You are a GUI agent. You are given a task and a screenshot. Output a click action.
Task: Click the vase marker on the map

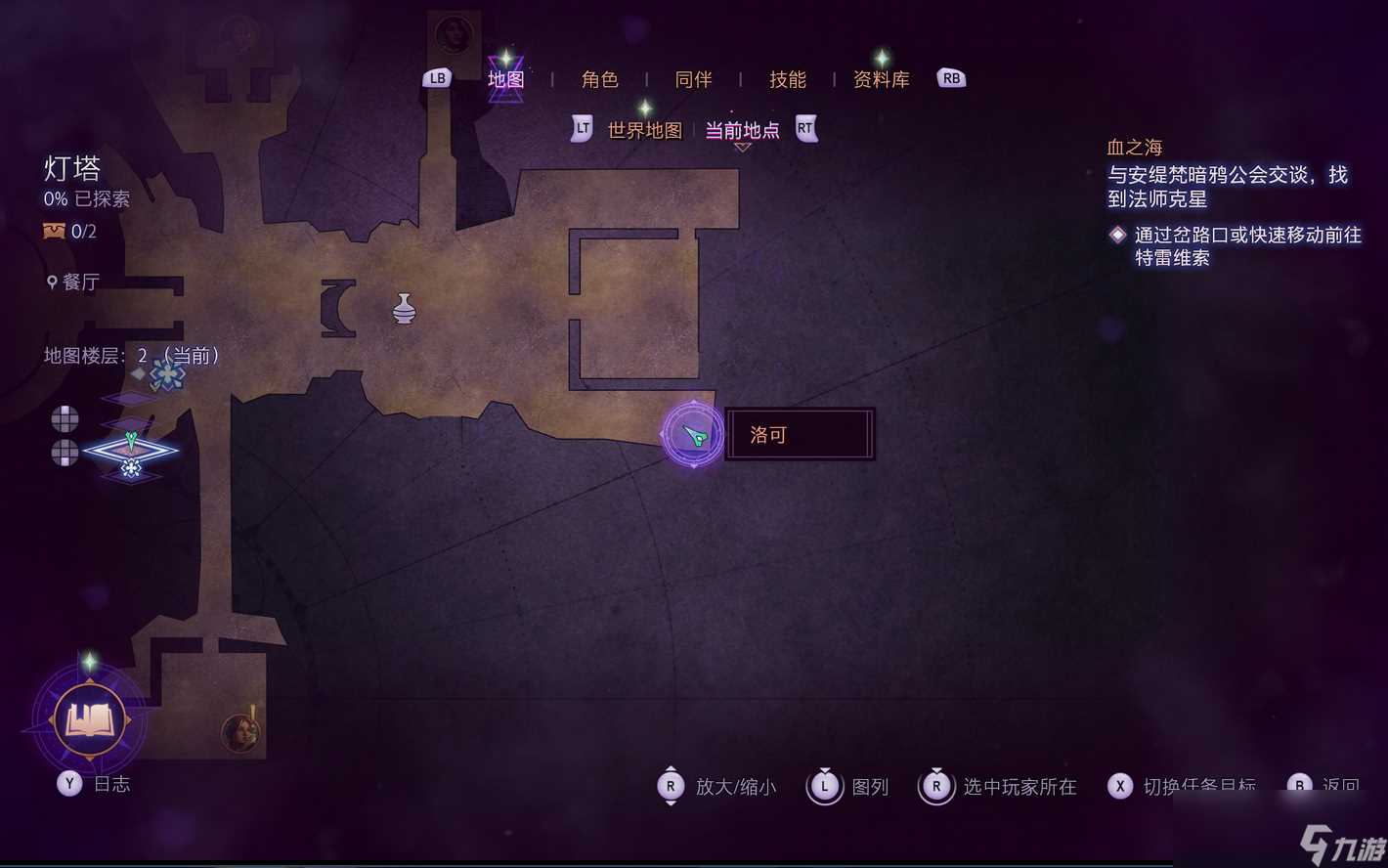[x=404, y=309]
